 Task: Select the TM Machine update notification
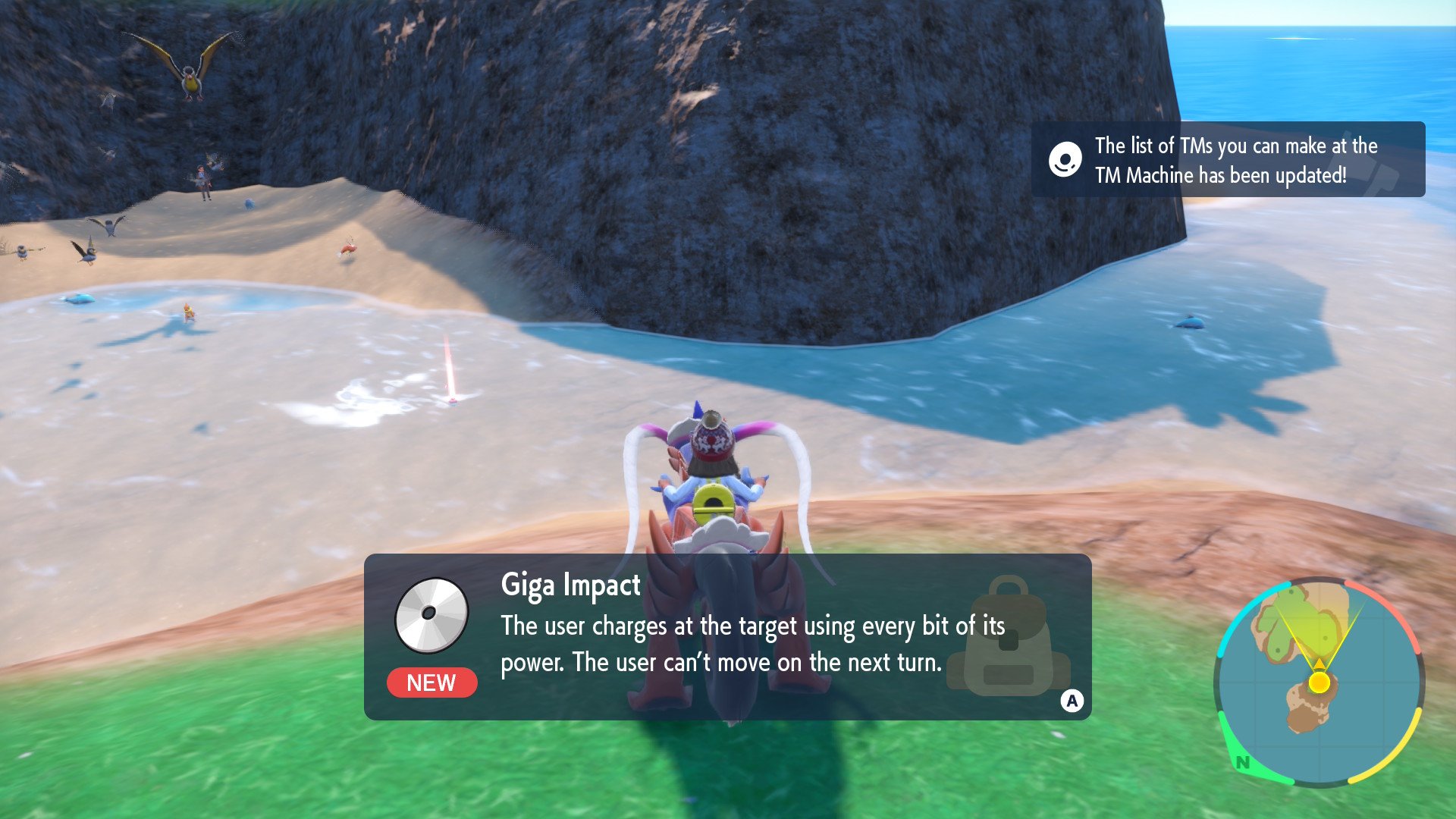[x=1227, y=160]
